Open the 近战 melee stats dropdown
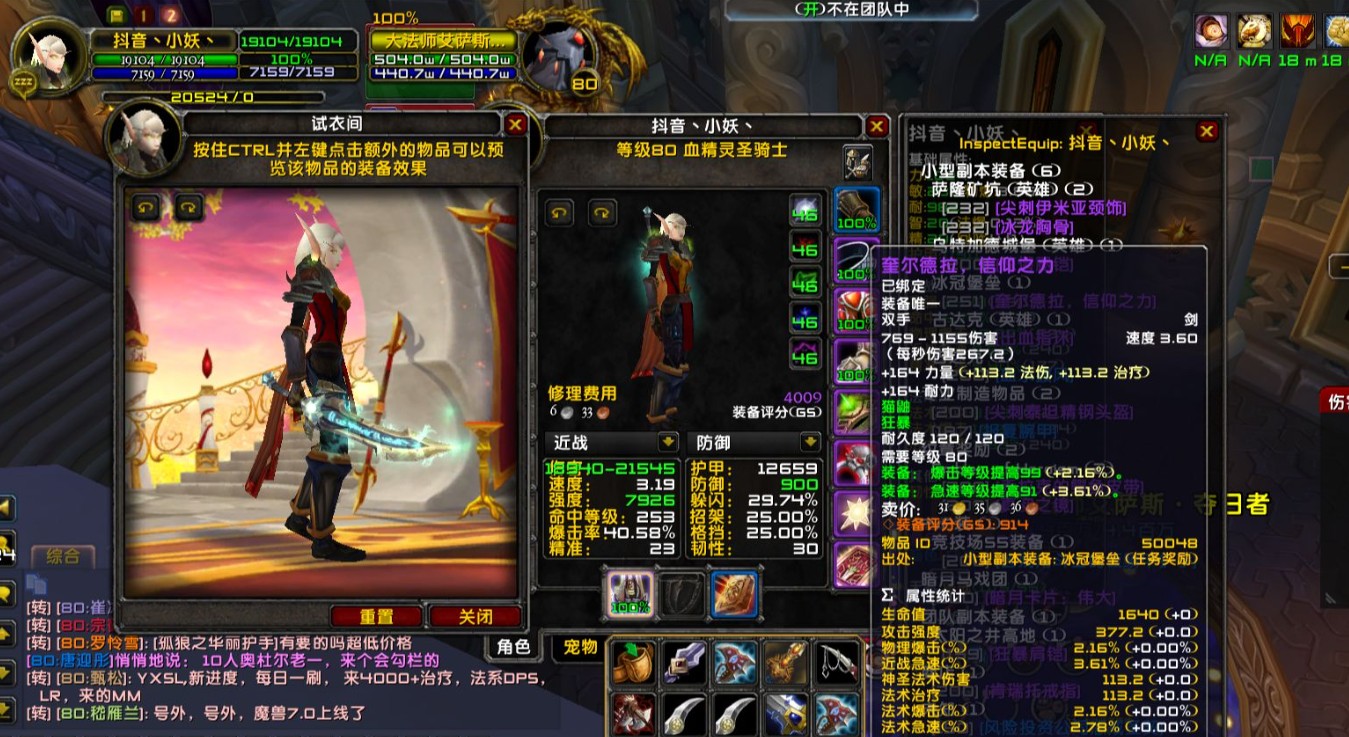Screen dimensions: 1349x737 (667, 442)
